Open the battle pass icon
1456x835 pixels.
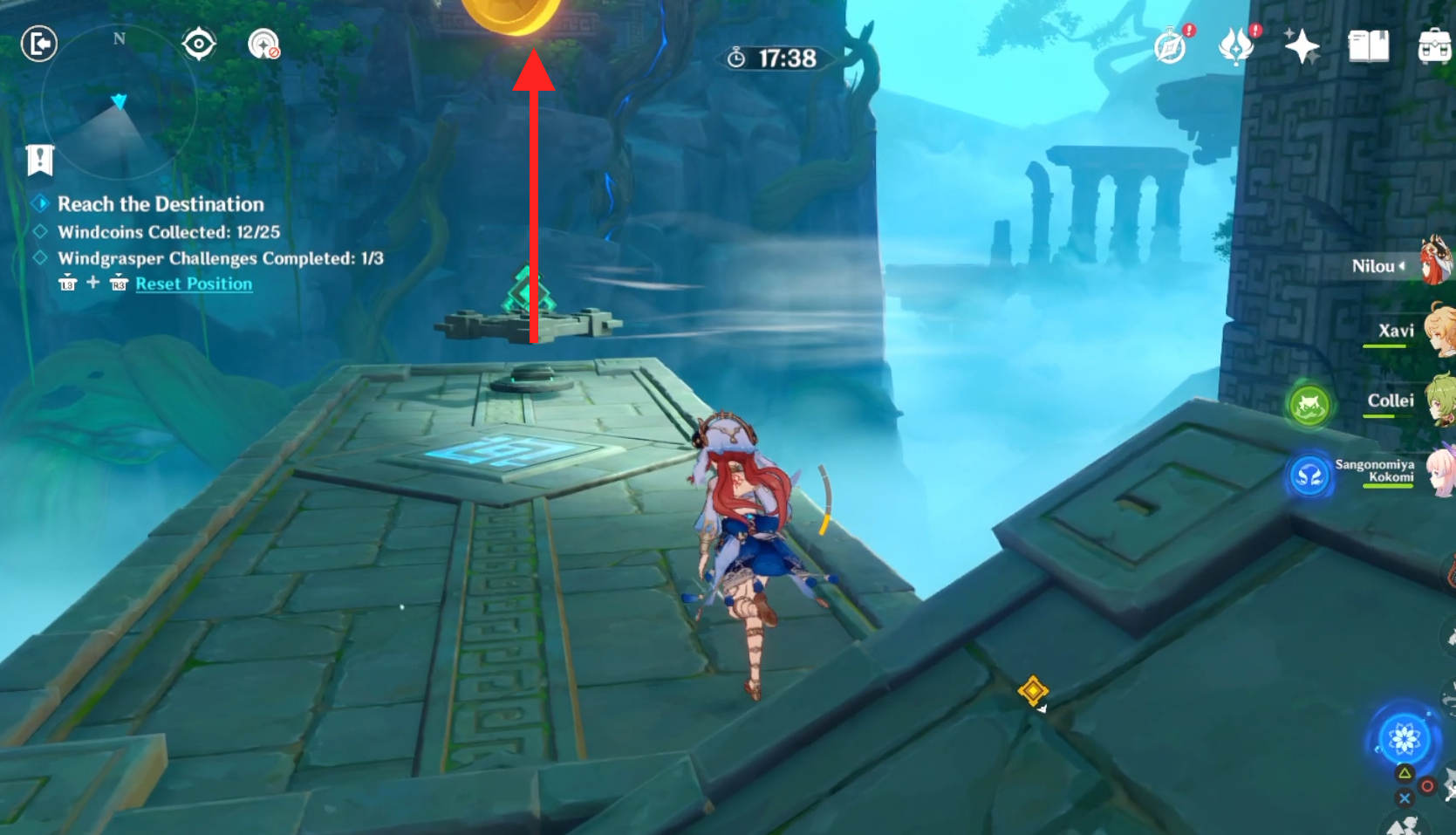(x=1235, y=46)
